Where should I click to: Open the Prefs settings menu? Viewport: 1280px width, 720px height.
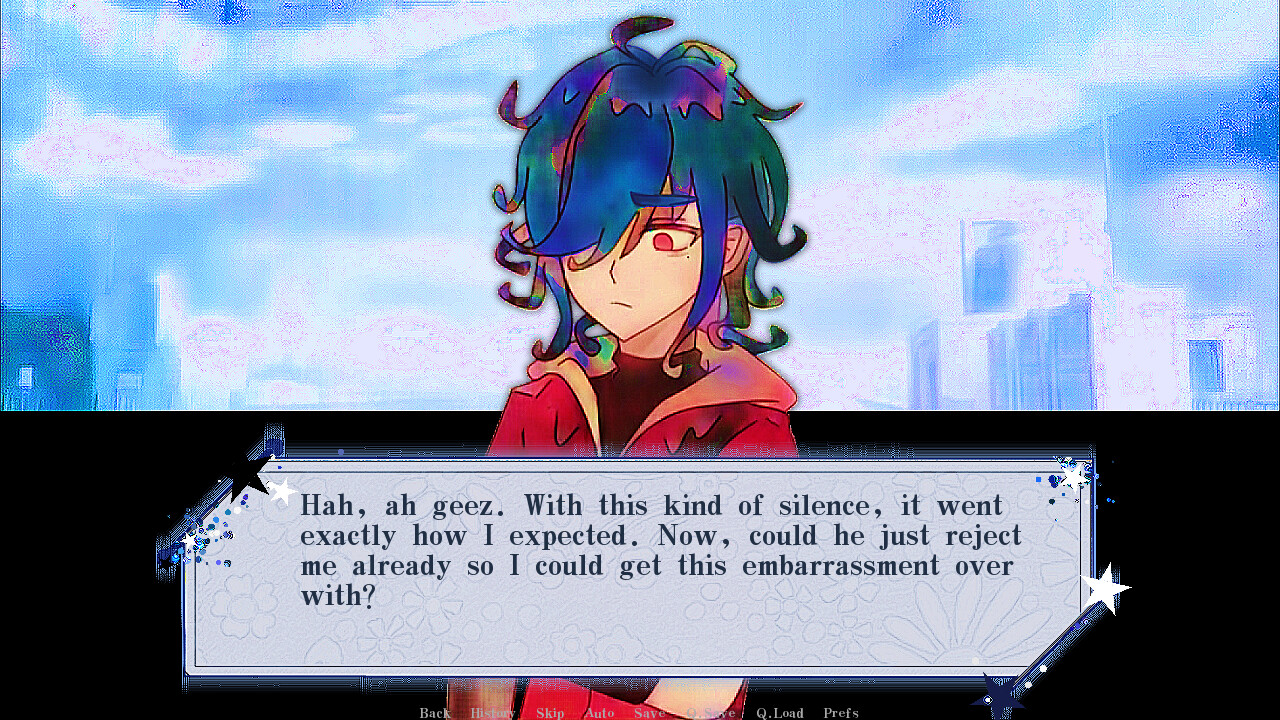[x=840, y=713]
